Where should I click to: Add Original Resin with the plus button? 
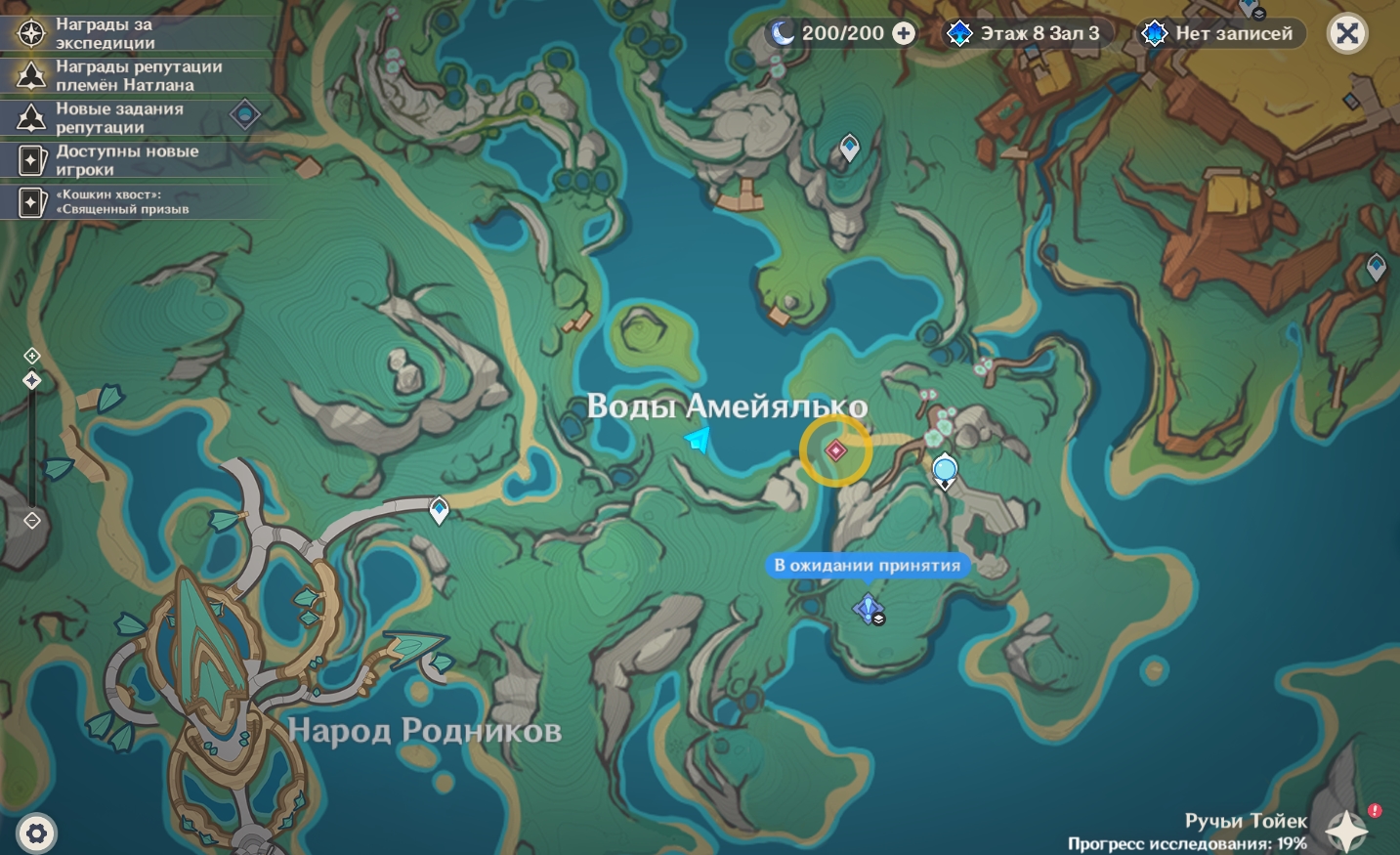tap(905, 33)
